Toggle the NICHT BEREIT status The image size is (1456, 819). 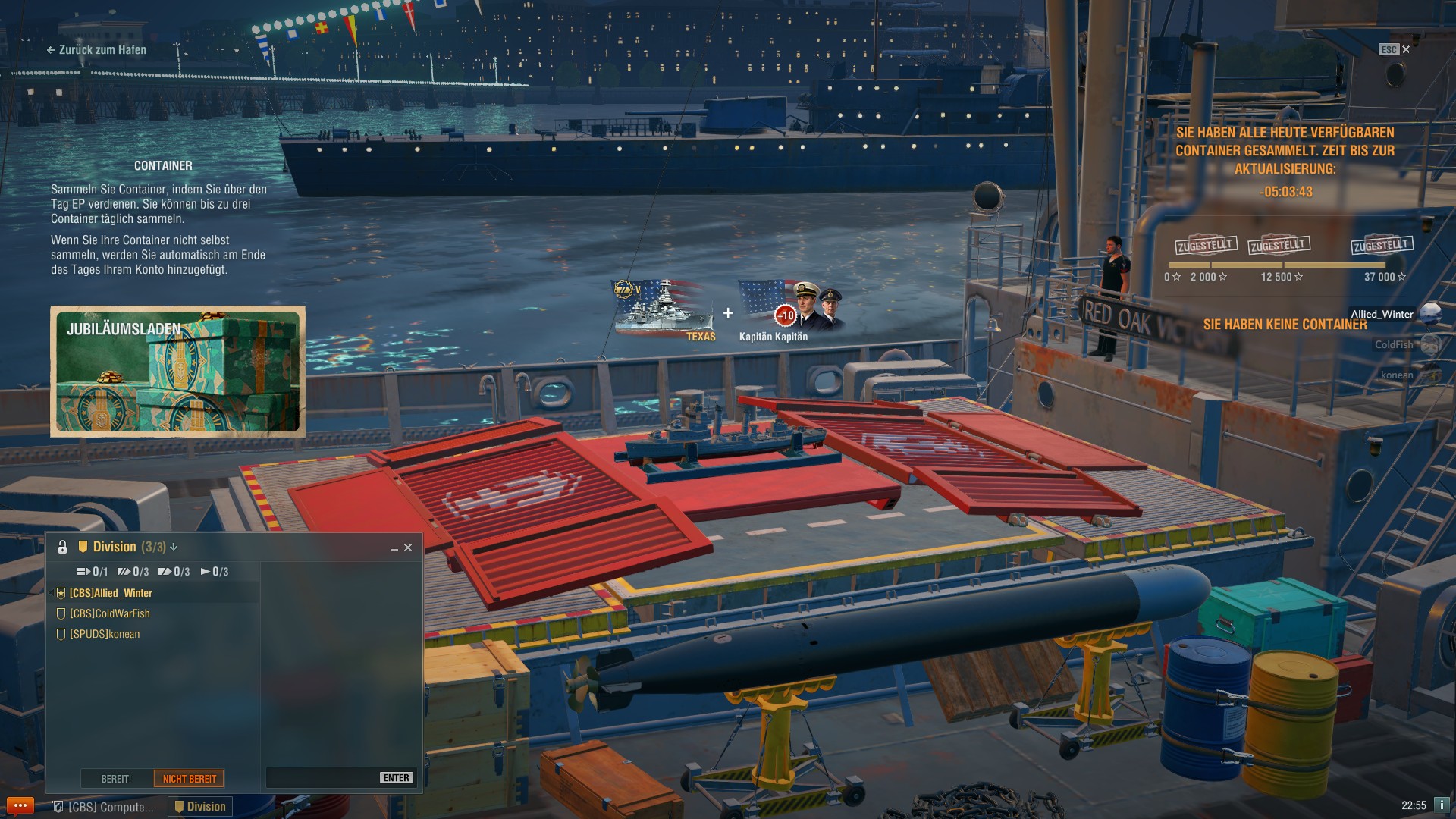coord(189,778)
